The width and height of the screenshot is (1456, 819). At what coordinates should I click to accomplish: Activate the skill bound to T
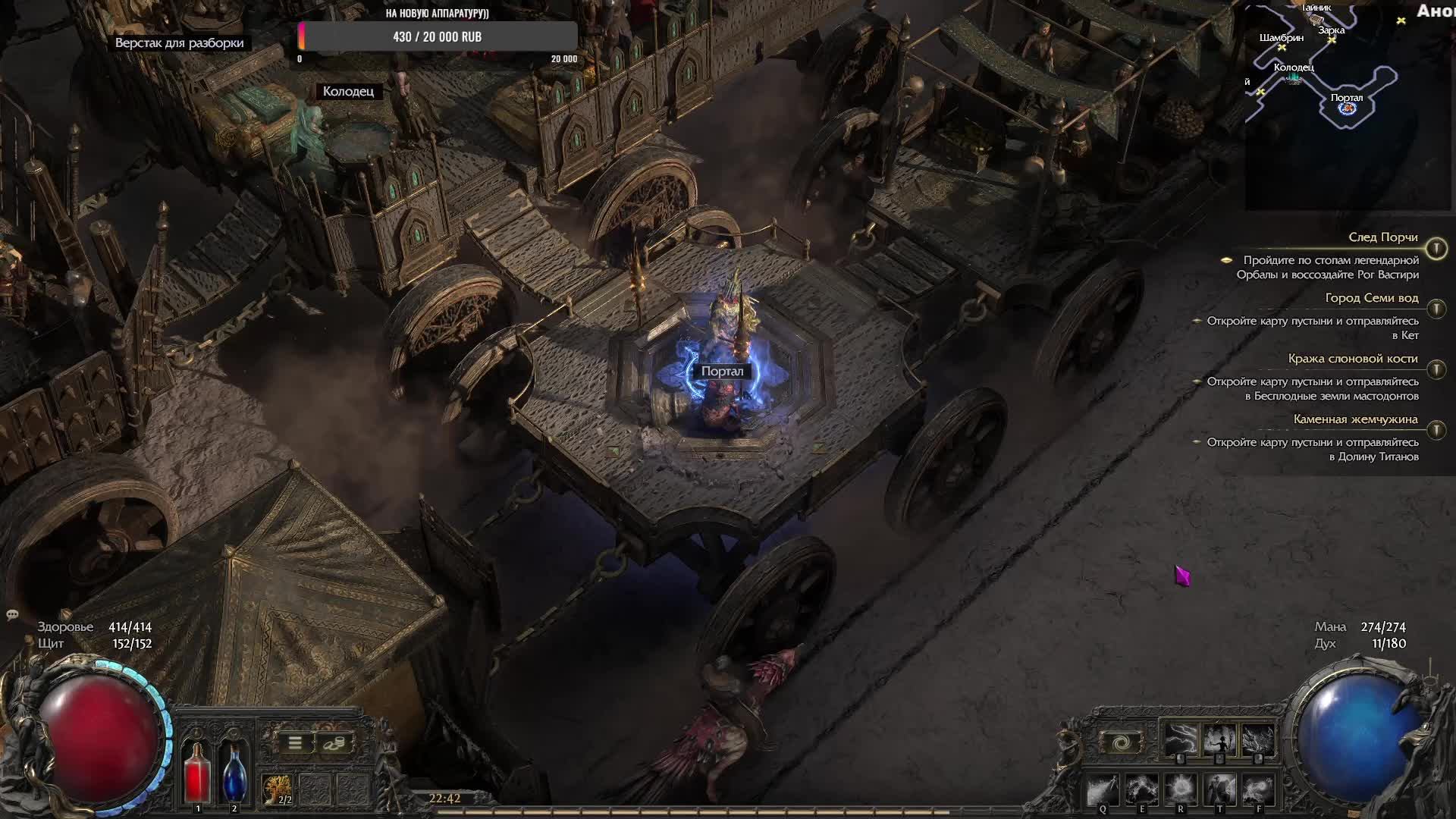1219,791
